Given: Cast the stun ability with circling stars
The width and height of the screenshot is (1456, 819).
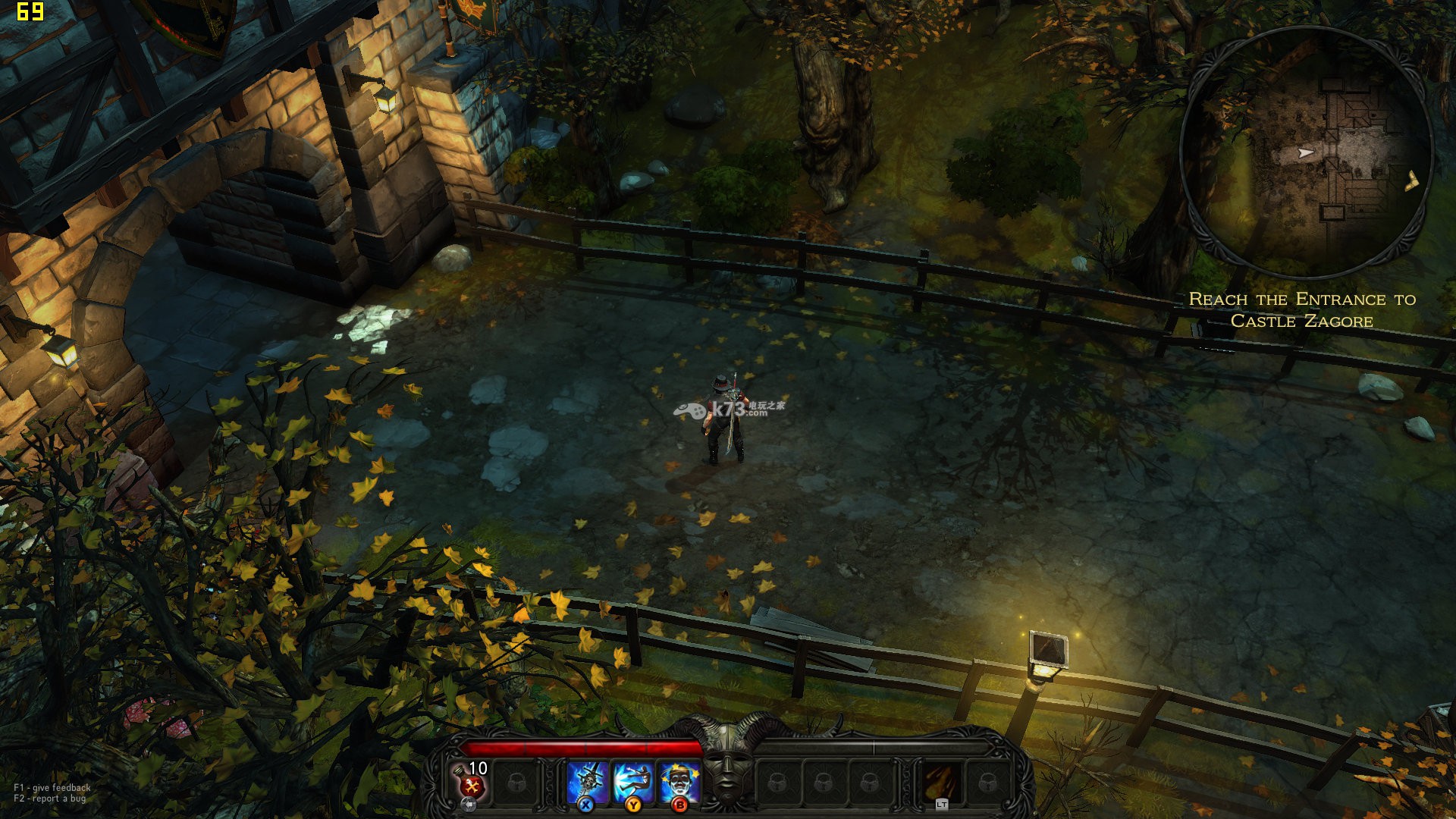Looking at the screenshot, I should (679, 781).
